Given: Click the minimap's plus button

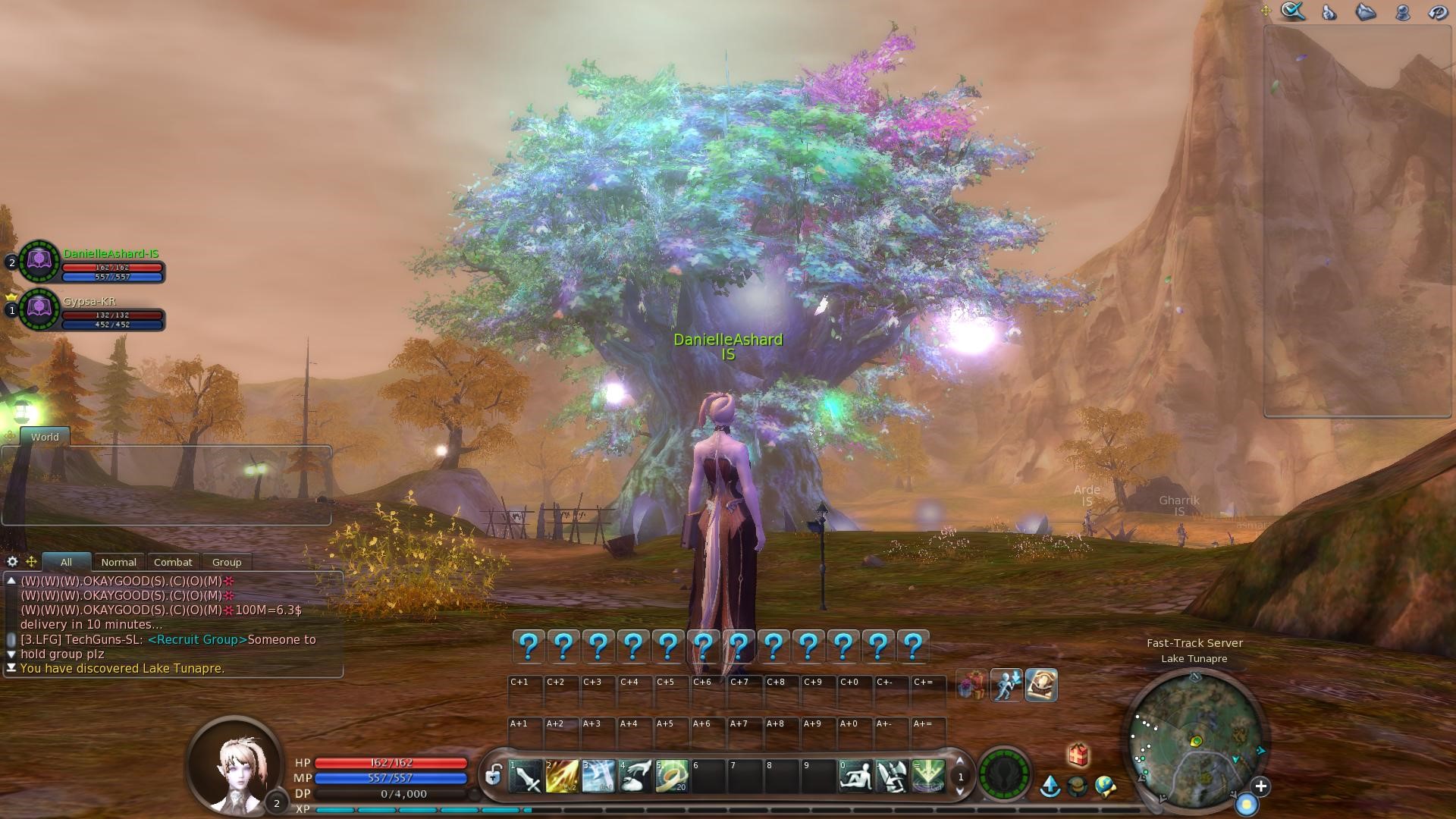Looking at the screenshot, I should [x=1260, y=786].
